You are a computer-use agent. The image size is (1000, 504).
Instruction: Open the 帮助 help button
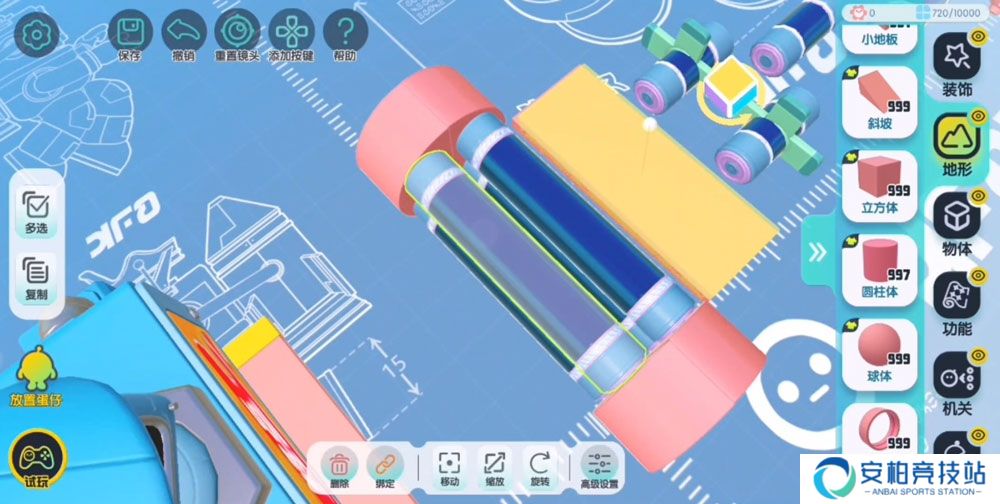(345, 34)
